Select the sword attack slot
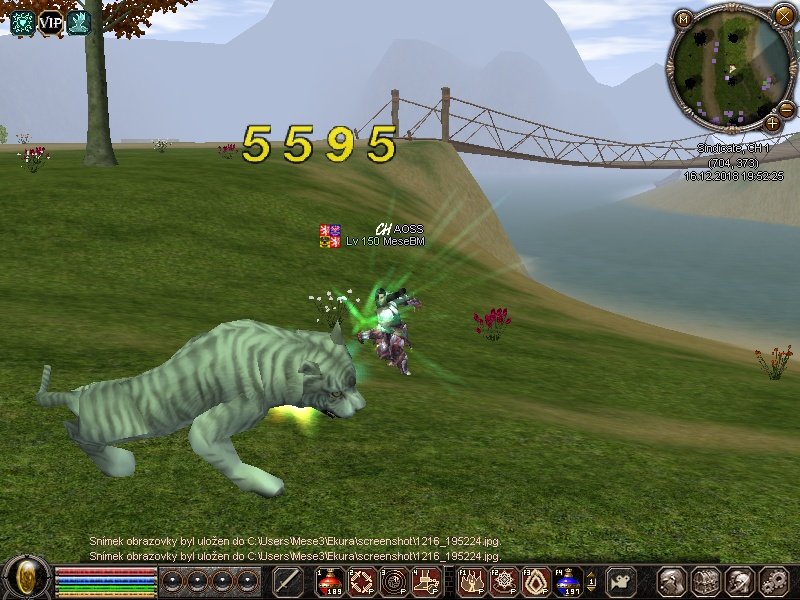The height and width of the screenshot is (600, 800). point(288,581)
